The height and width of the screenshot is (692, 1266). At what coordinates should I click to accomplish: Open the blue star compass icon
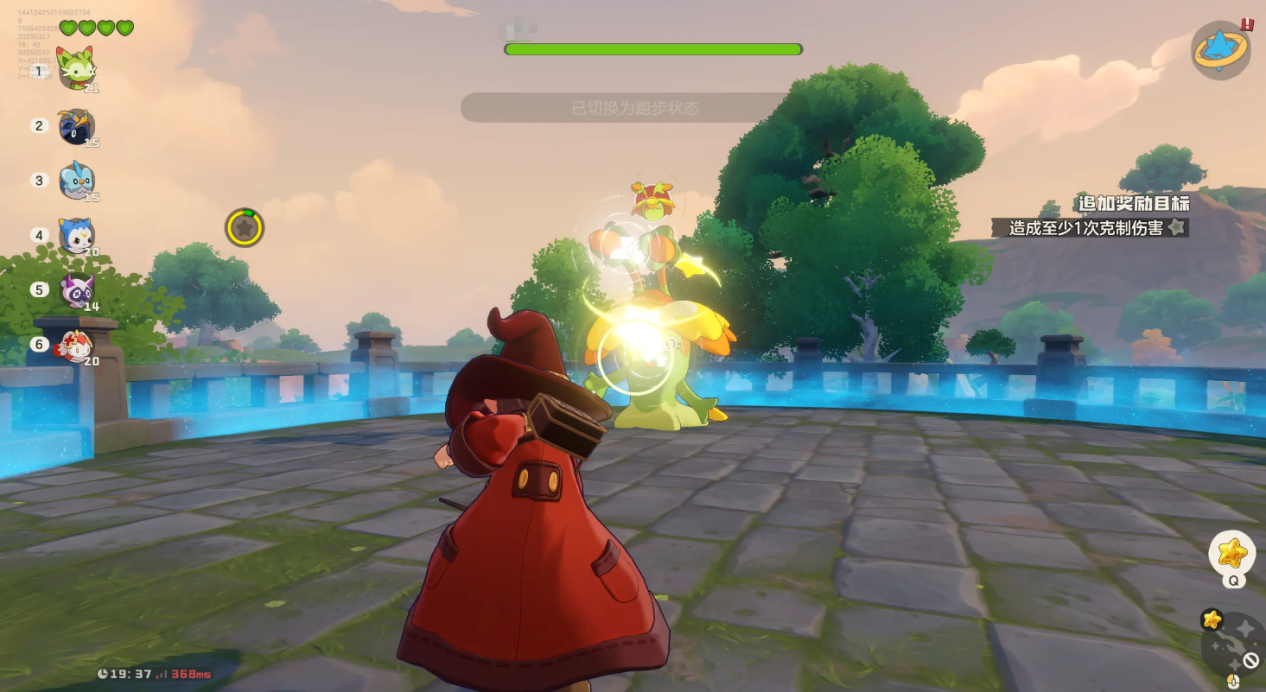[x=1220, y=50]
